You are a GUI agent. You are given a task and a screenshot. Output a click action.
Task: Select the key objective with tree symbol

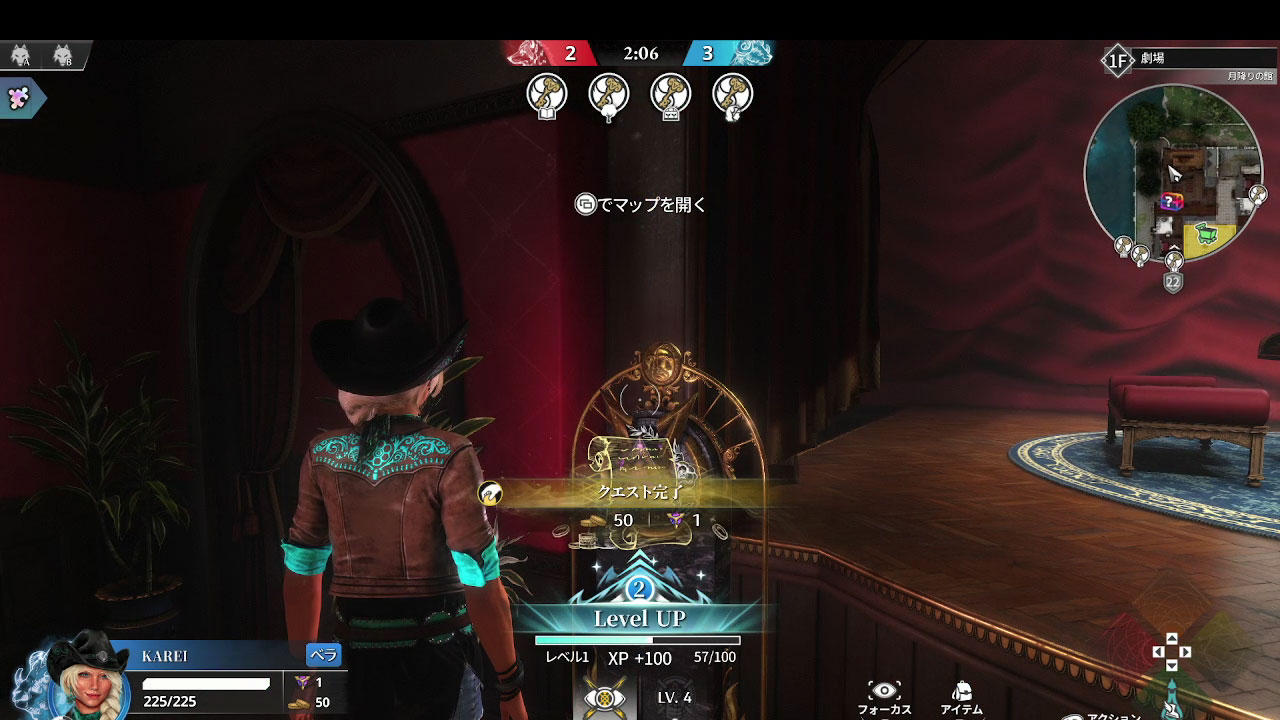609,95
